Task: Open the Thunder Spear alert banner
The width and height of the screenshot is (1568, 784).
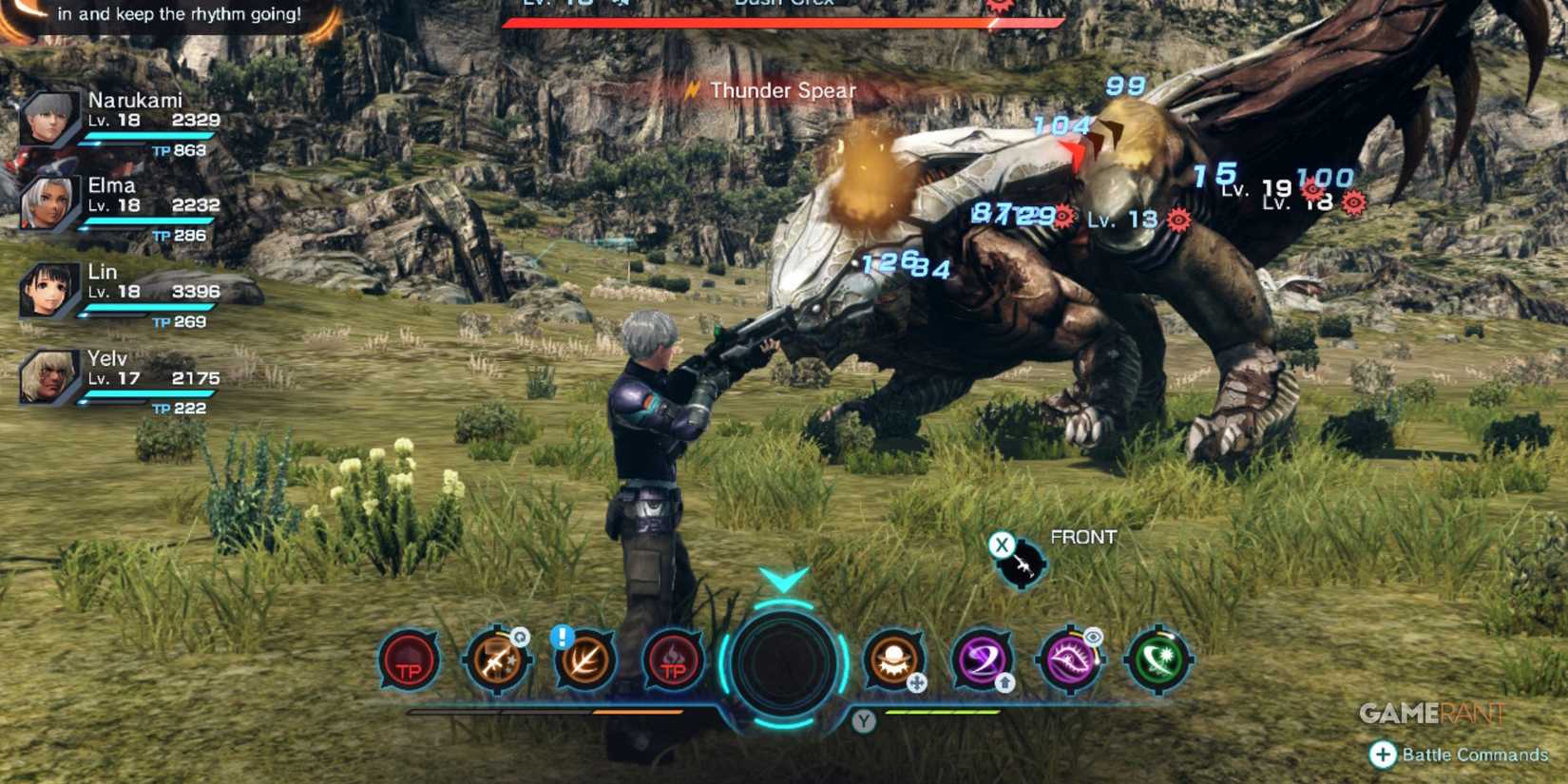Action: click(781, 90)
